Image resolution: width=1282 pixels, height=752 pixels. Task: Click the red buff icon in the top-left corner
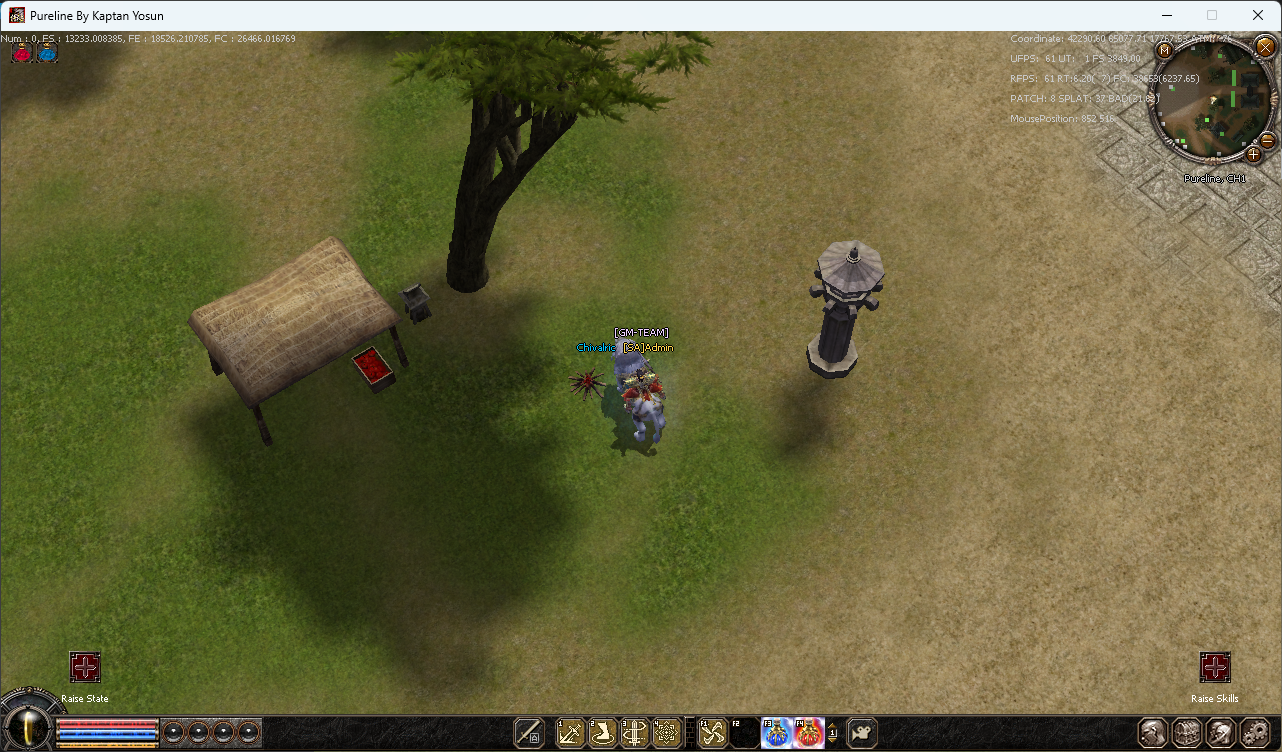tap(20, 54)
